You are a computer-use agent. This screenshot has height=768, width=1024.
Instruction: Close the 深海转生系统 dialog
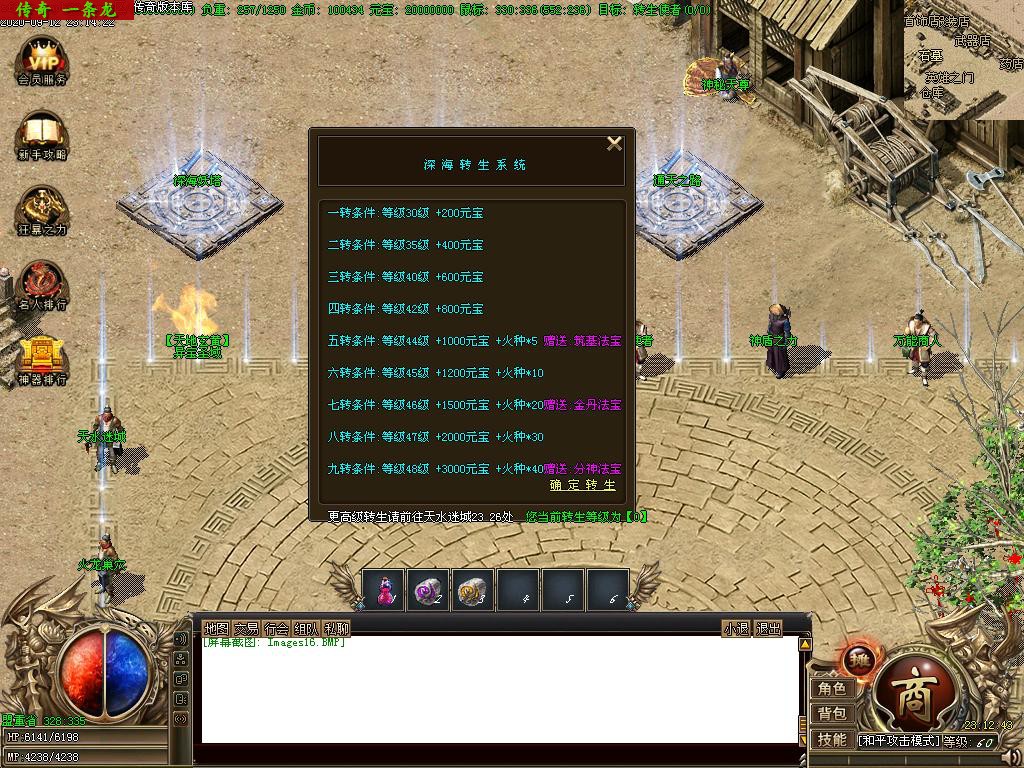(614, 144)
